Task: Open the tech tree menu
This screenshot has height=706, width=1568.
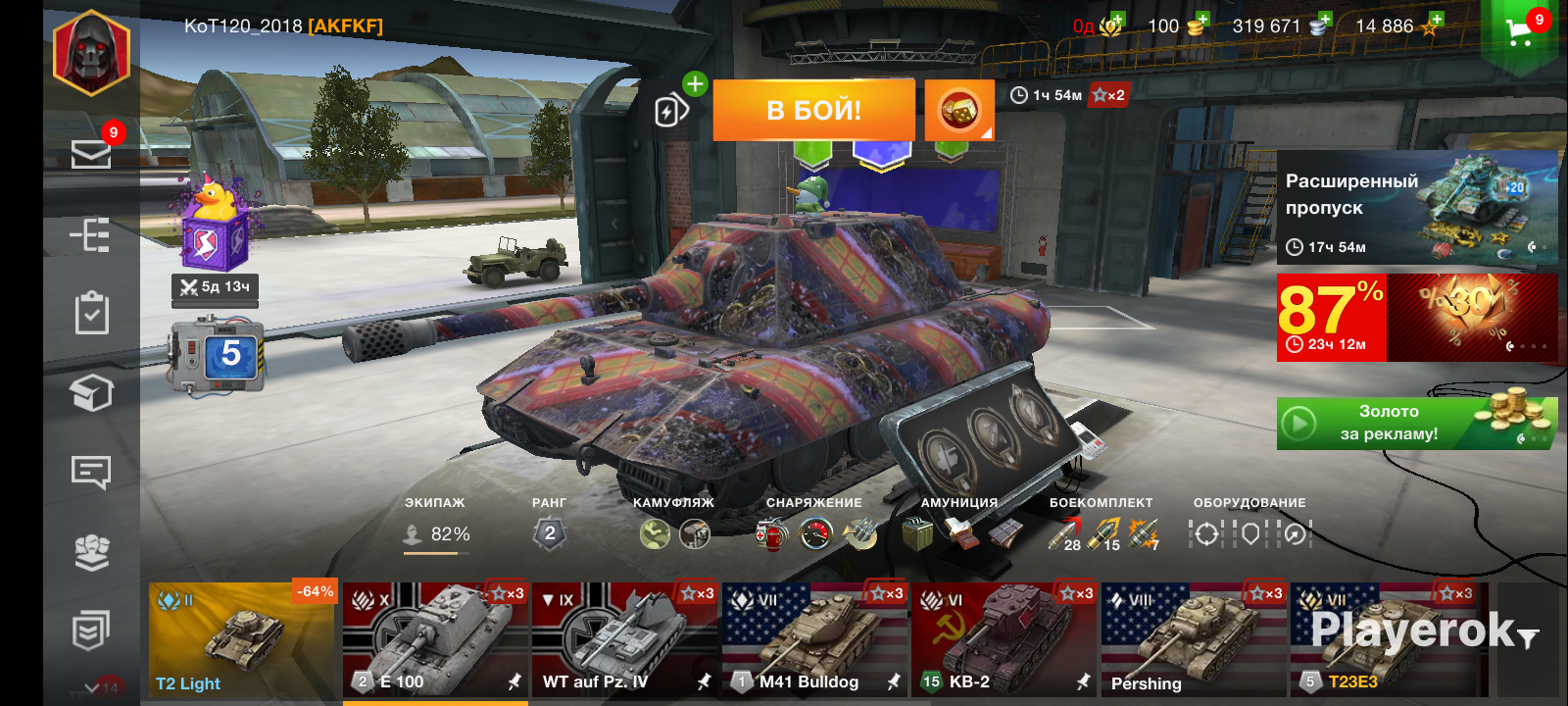Action: [x=91, y=235]
